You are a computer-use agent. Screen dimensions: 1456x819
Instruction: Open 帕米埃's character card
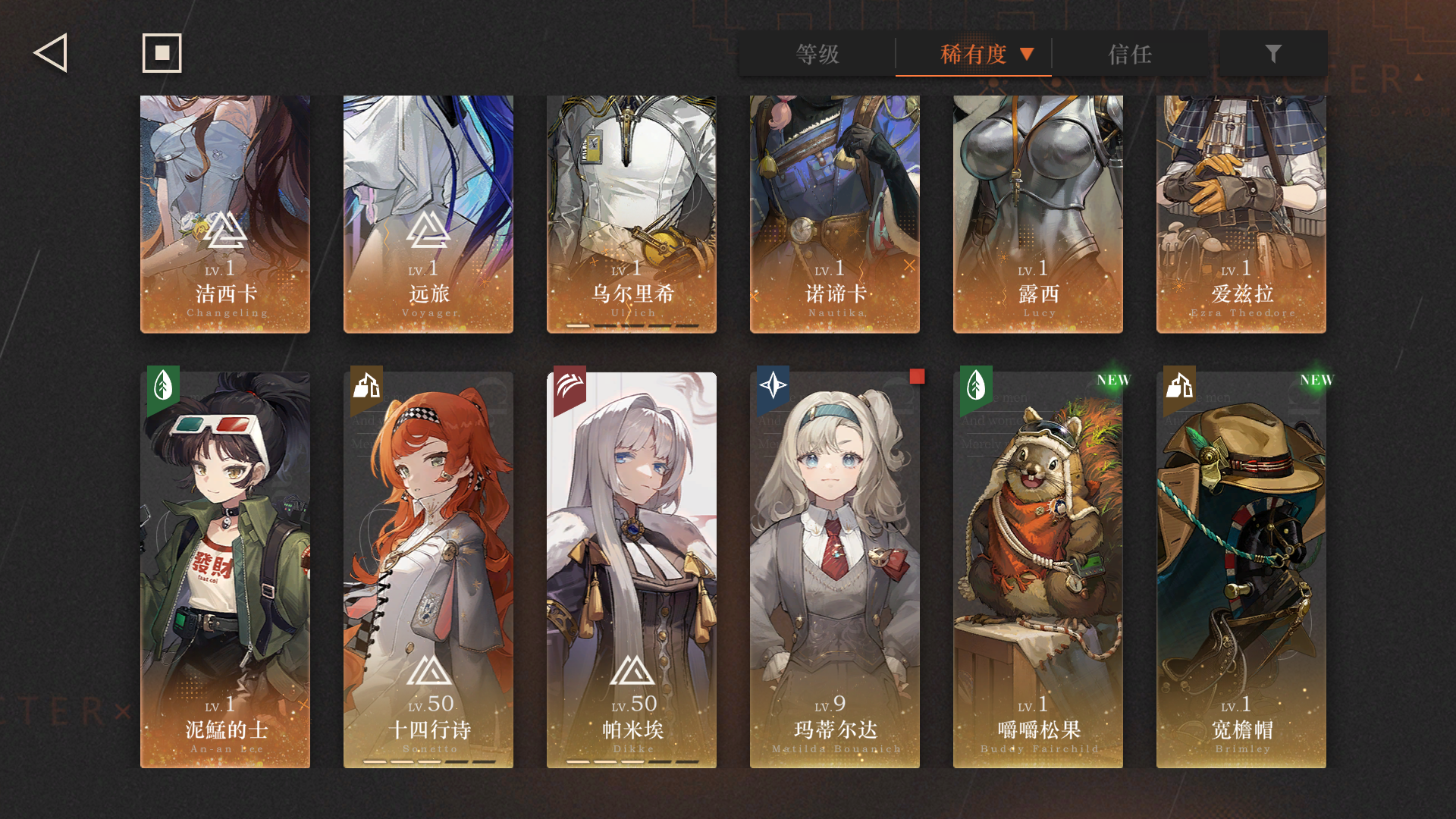[631, 569]
